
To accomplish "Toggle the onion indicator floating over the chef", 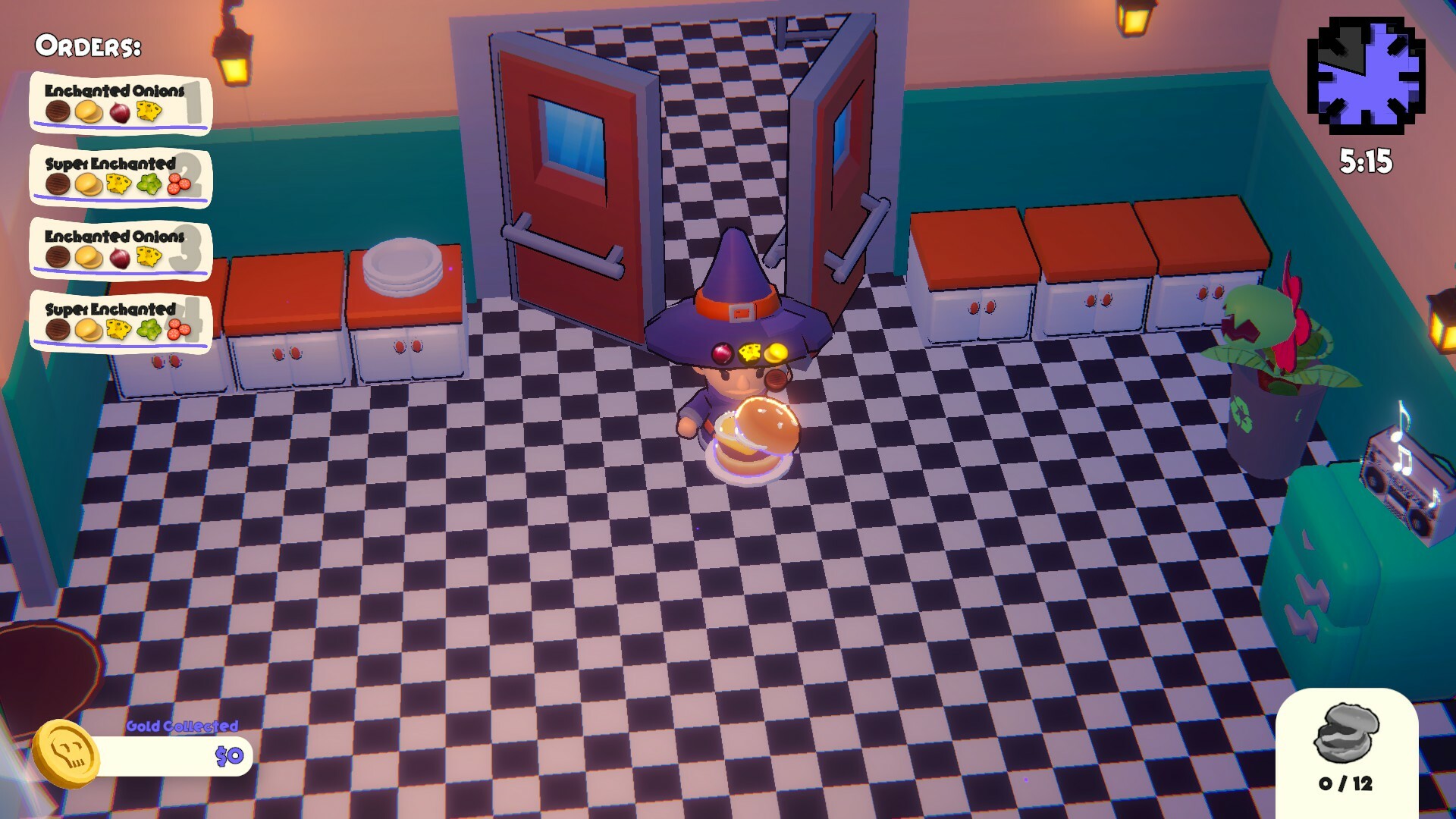I will coord(723,353).
